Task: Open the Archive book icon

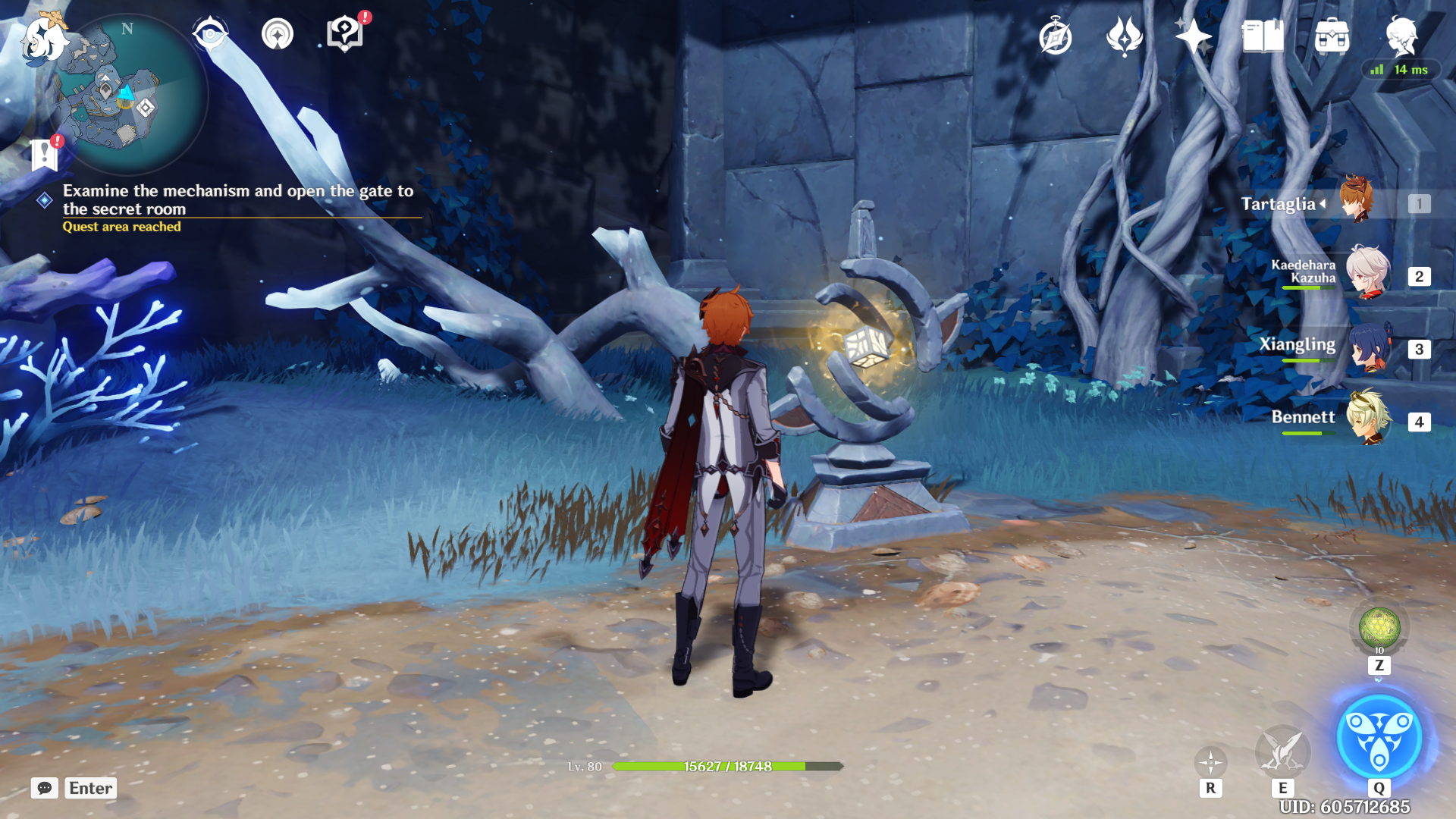Action: (1263, 36)
